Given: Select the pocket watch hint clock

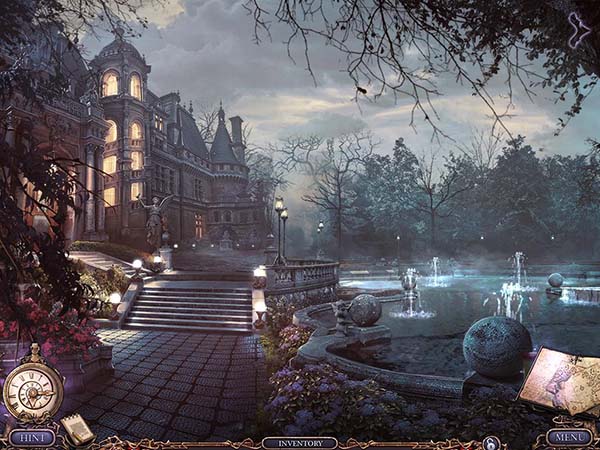Looking at the screenshot, I should point(33,388).
